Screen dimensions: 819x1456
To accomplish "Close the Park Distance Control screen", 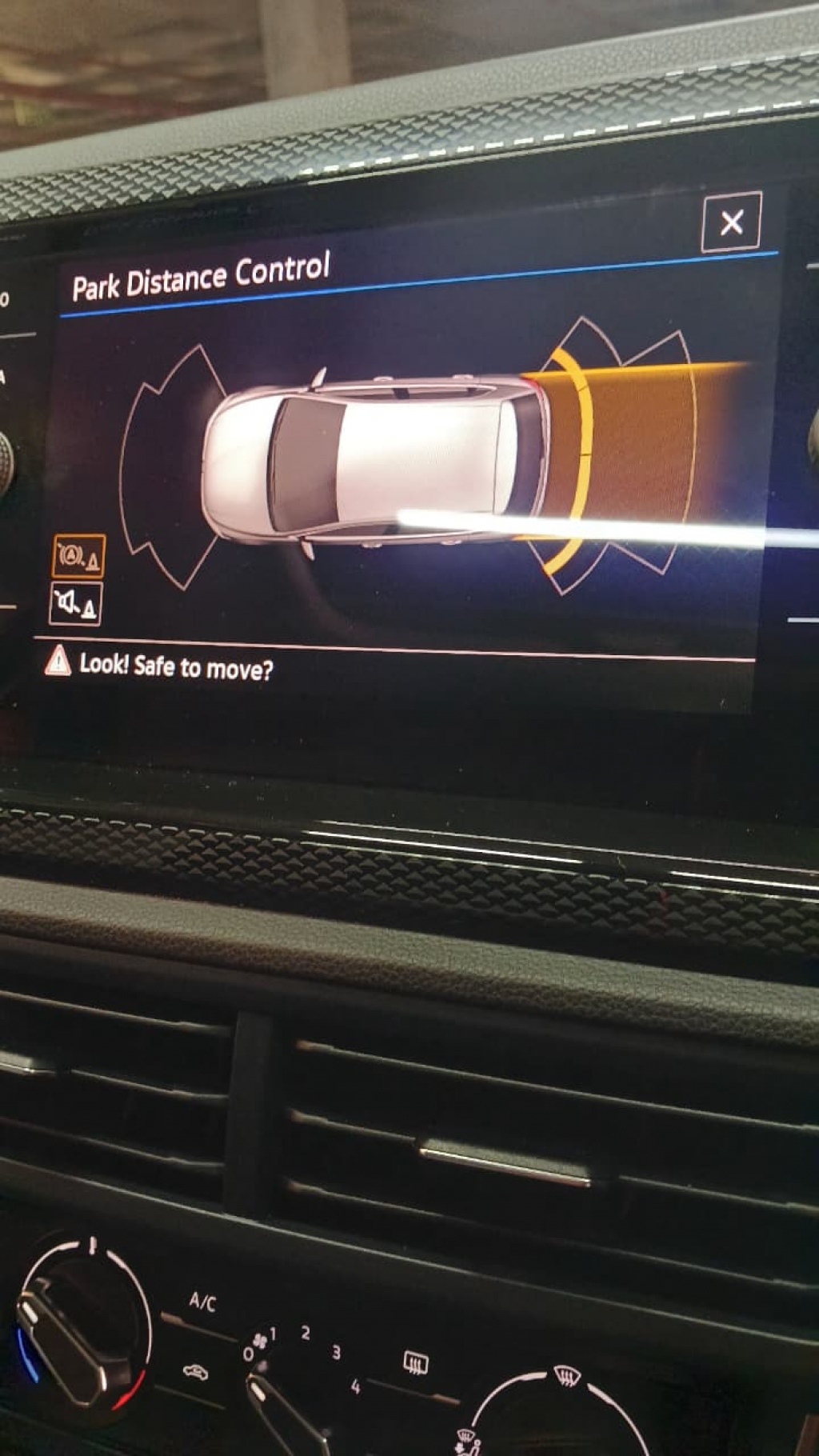I will coord(731,222).
